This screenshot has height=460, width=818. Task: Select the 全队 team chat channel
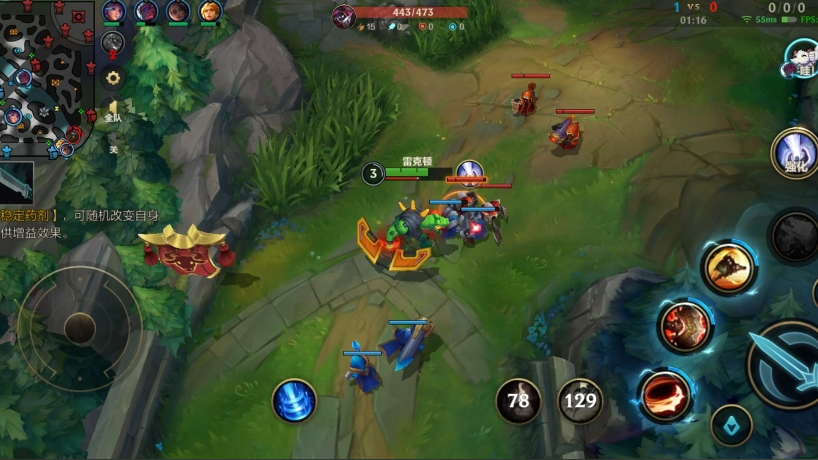(114, 112)
